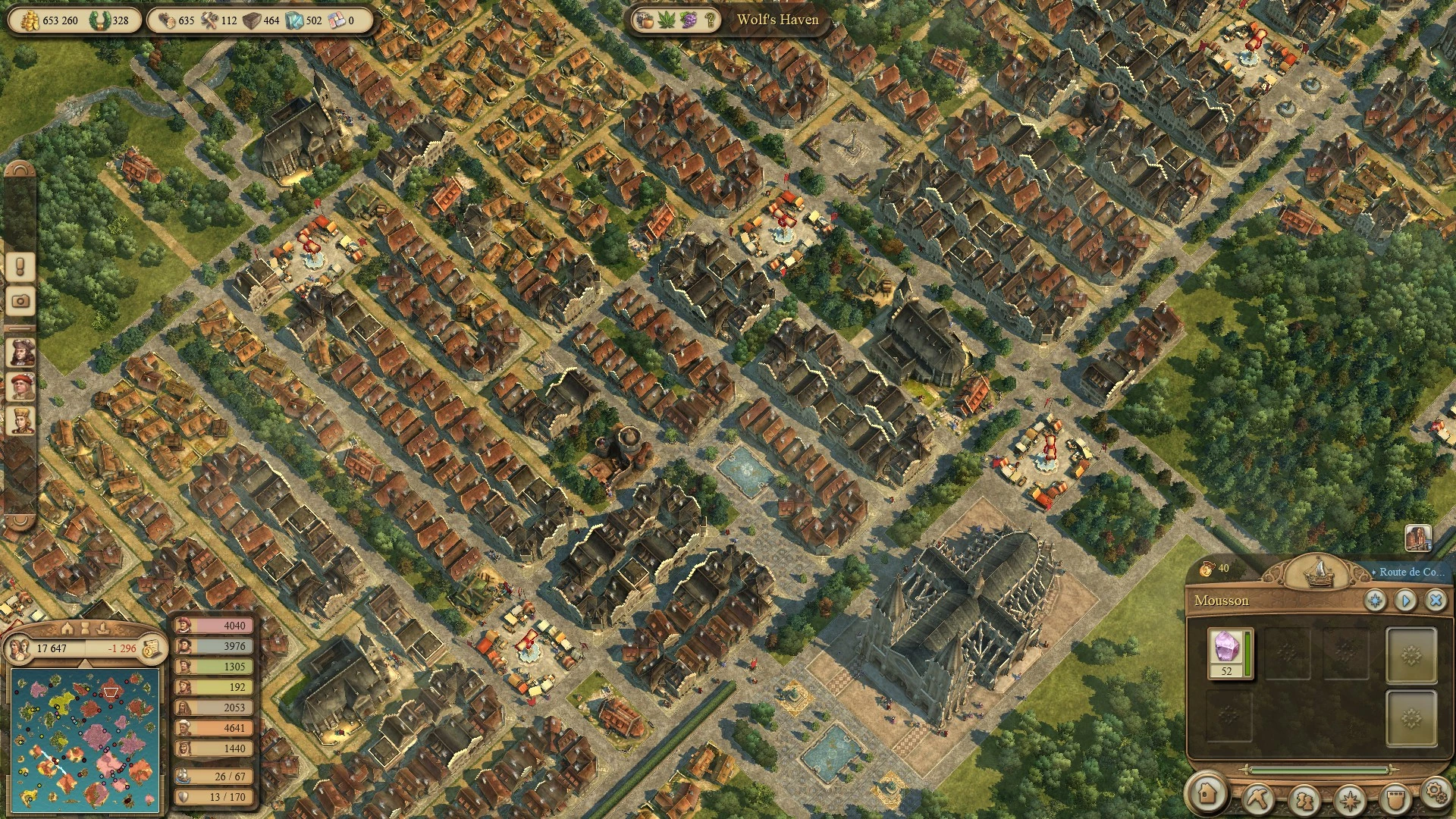Select the portrait with the dark tricorn hat
The height and width of the screenshot is (819, 1456).
click(x=20, y=352)
